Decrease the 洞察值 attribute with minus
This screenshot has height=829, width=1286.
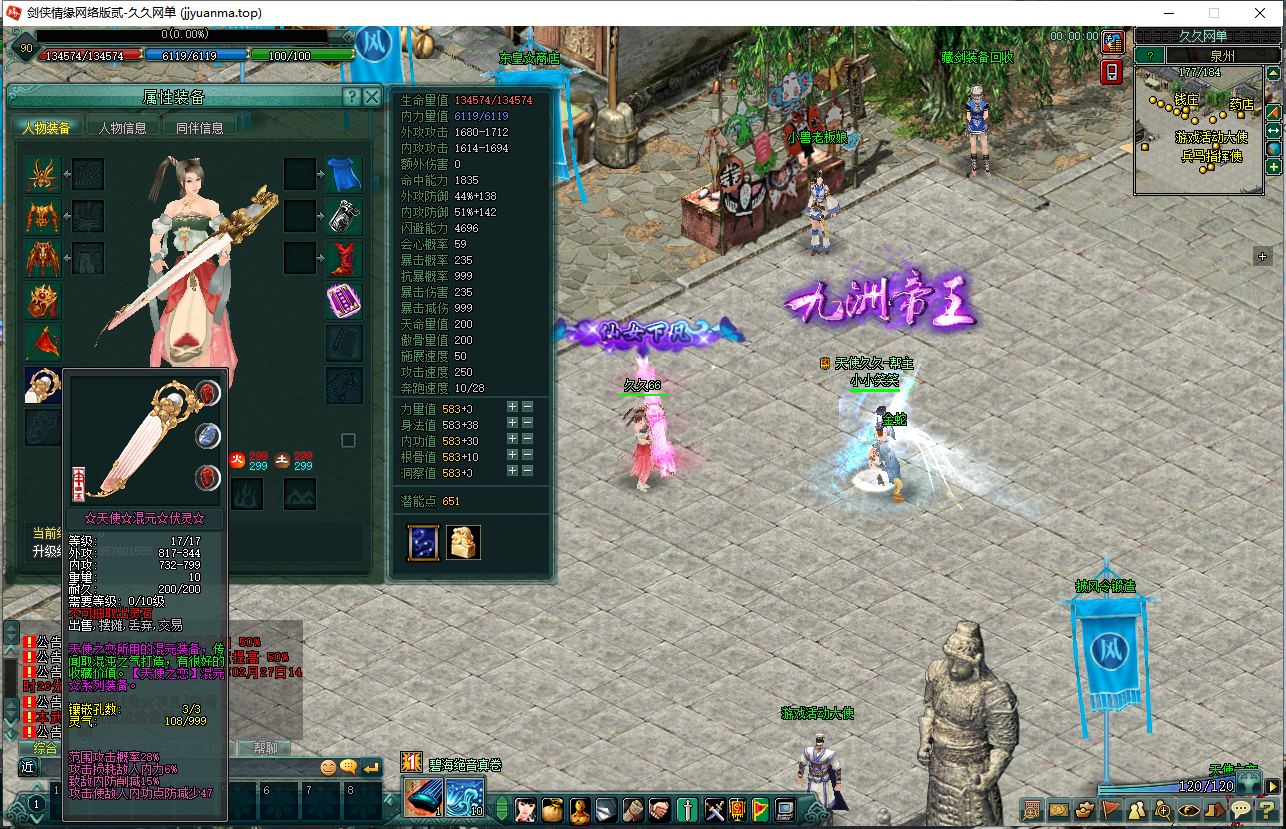[x=528, y=471]
